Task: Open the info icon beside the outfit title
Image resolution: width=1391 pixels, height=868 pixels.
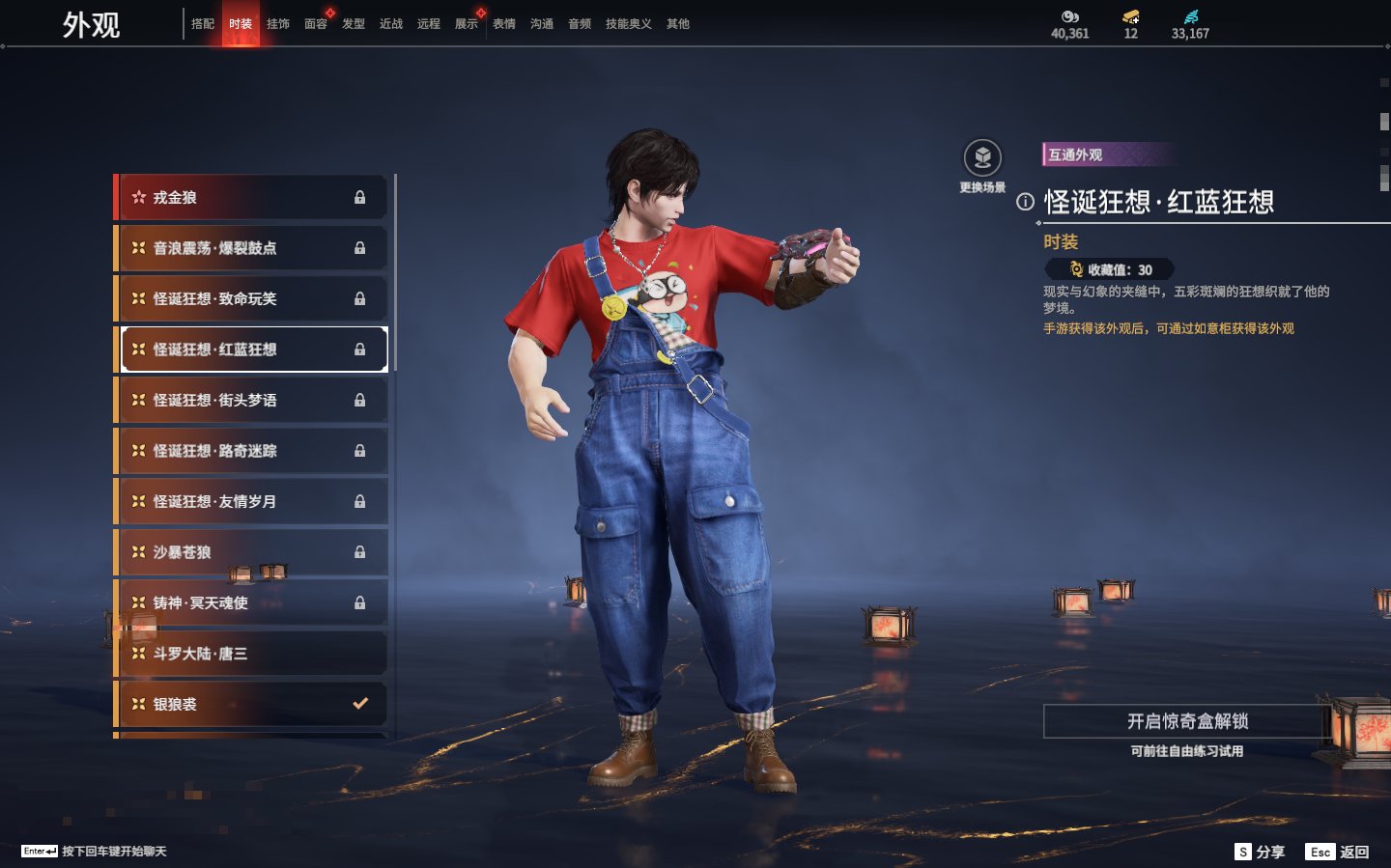Action: [1025, 202]
